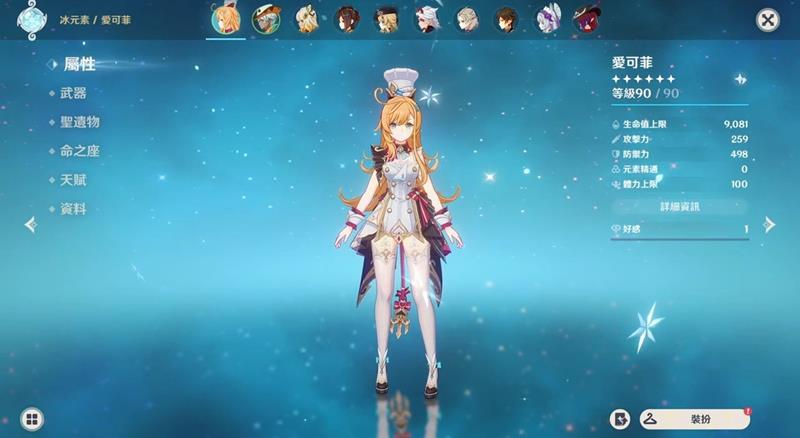800x438 pixels.
Task: Select the 命之座 constellation tab
Action: coord(79,151)
